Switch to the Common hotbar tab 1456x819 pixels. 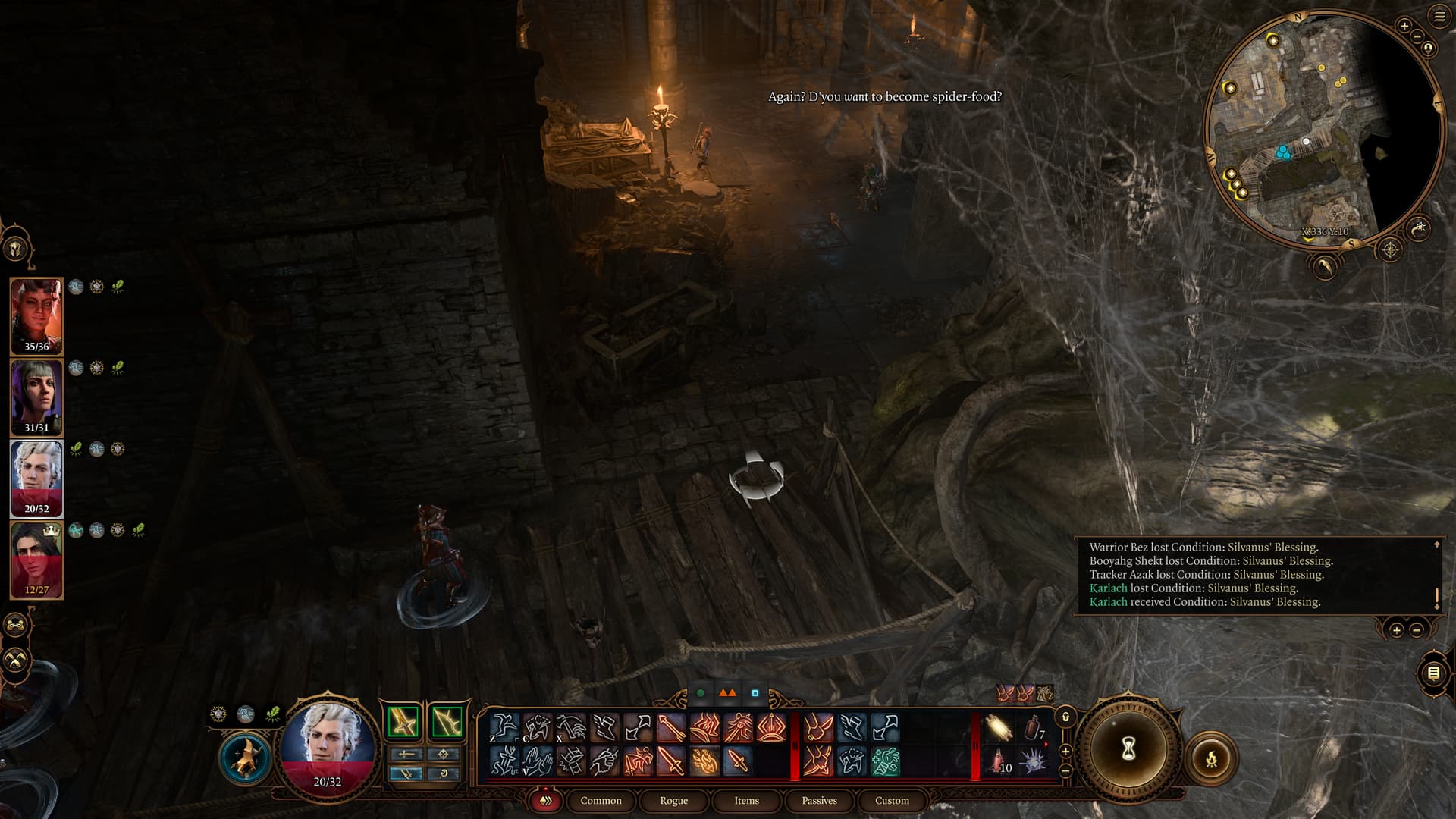pos(601,801)
